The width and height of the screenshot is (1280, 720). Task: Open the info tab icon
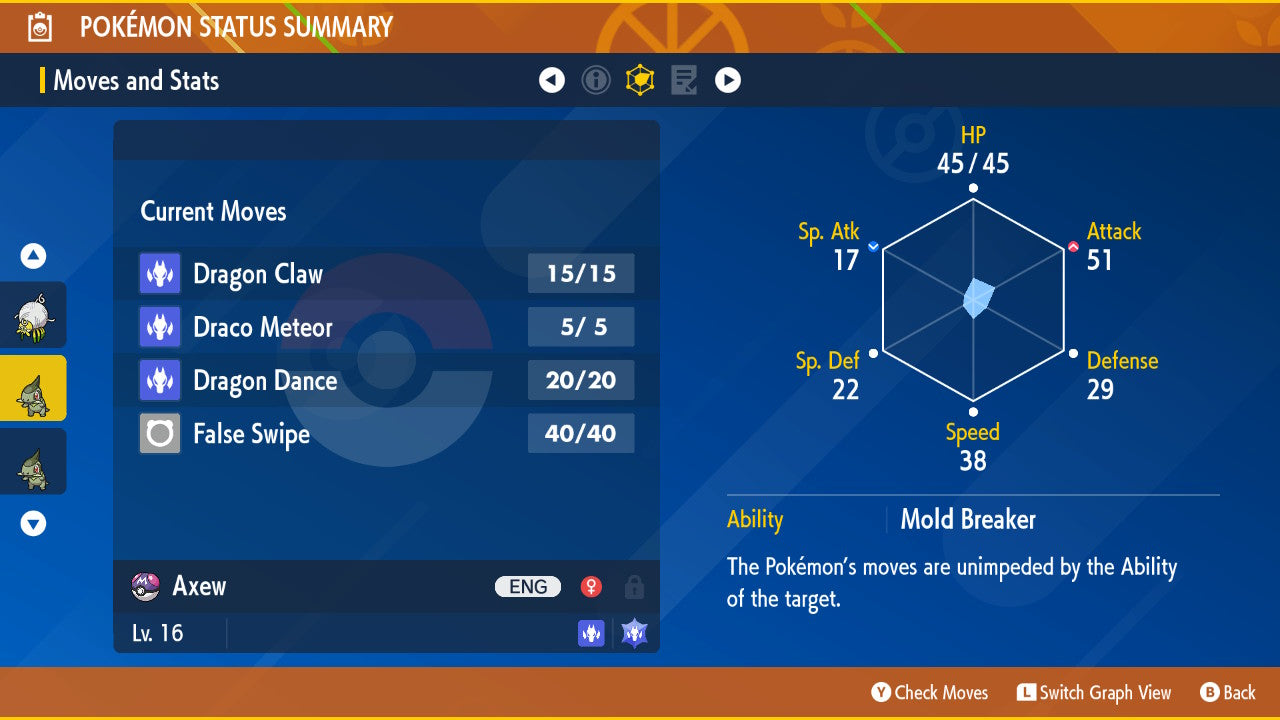pyautogui.click(x=596, y=80)
